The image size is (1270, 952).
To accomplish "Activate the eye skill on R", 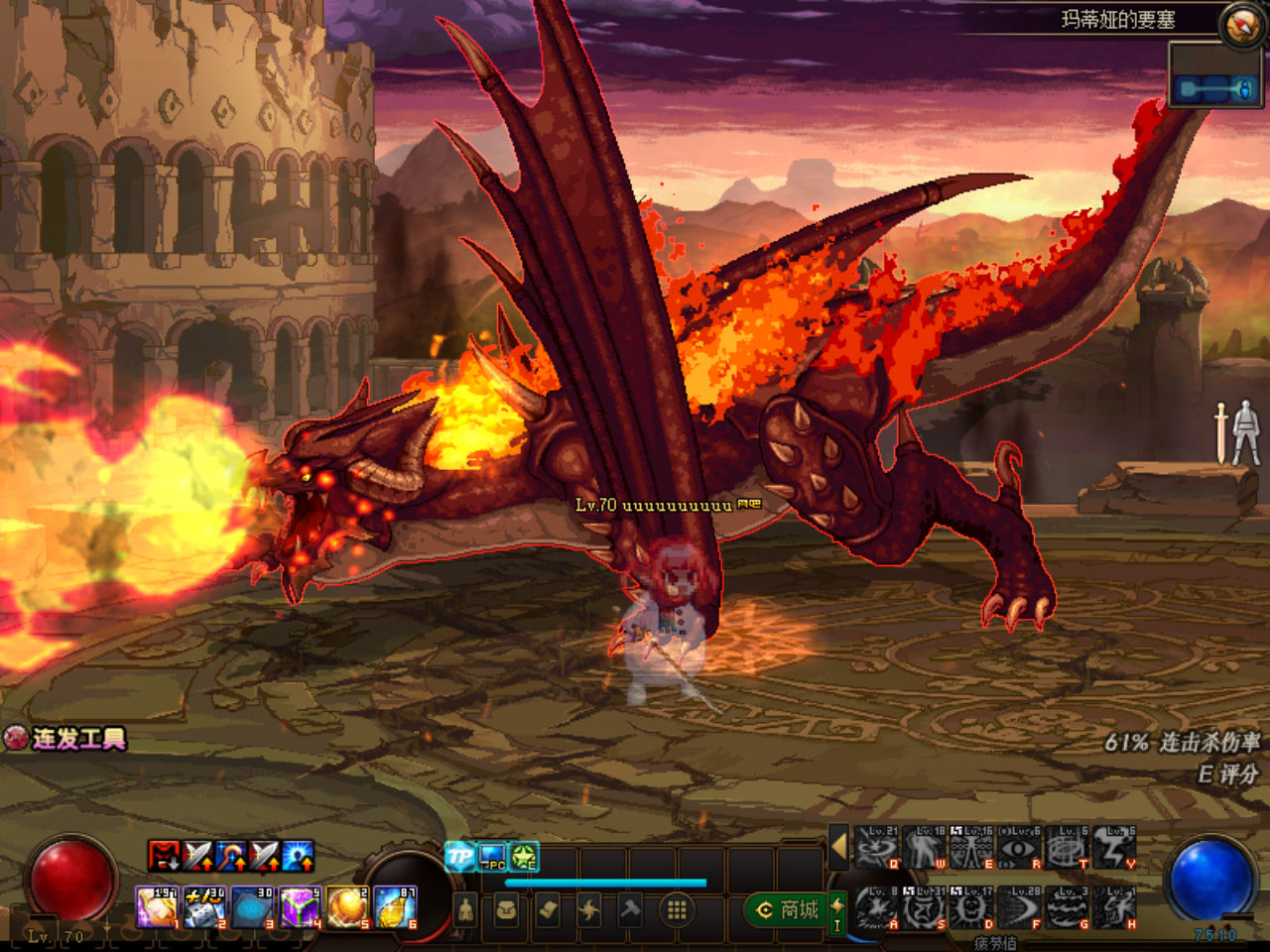I will click(x=1019, y=849).
